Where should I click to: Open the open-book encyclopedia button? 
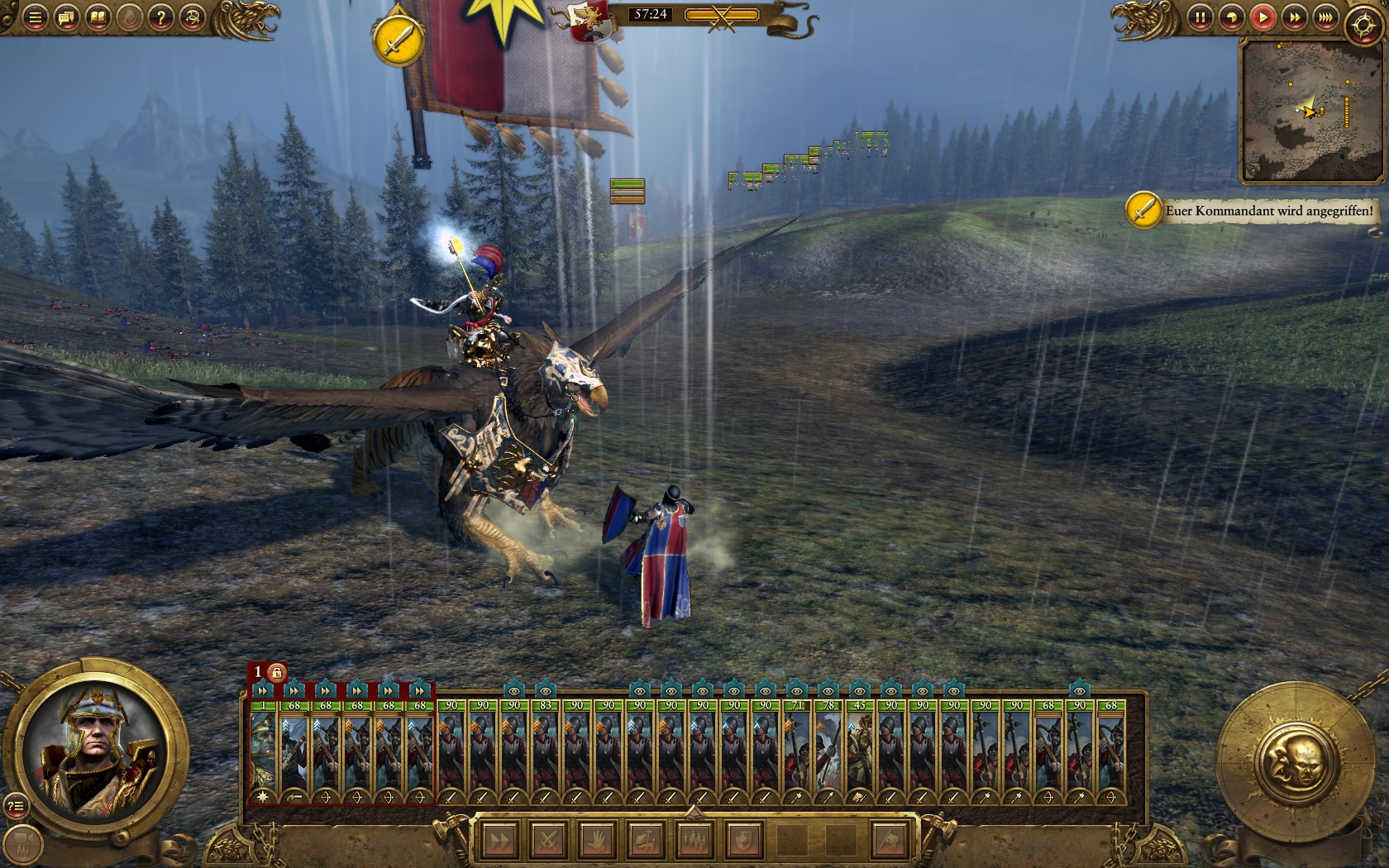pos(98,17)
